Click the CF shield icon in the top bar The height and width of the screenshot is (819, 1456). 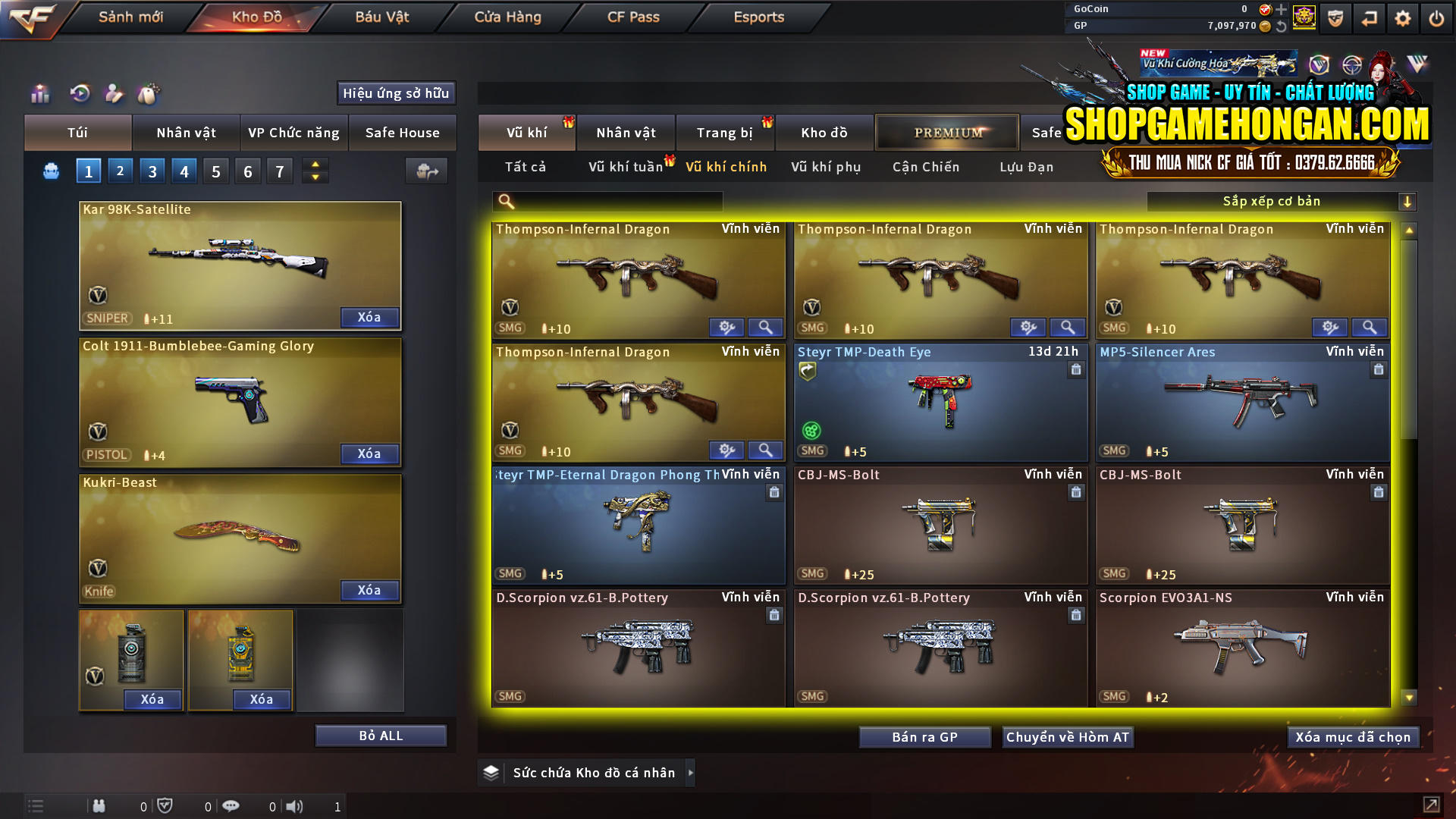1335,18
